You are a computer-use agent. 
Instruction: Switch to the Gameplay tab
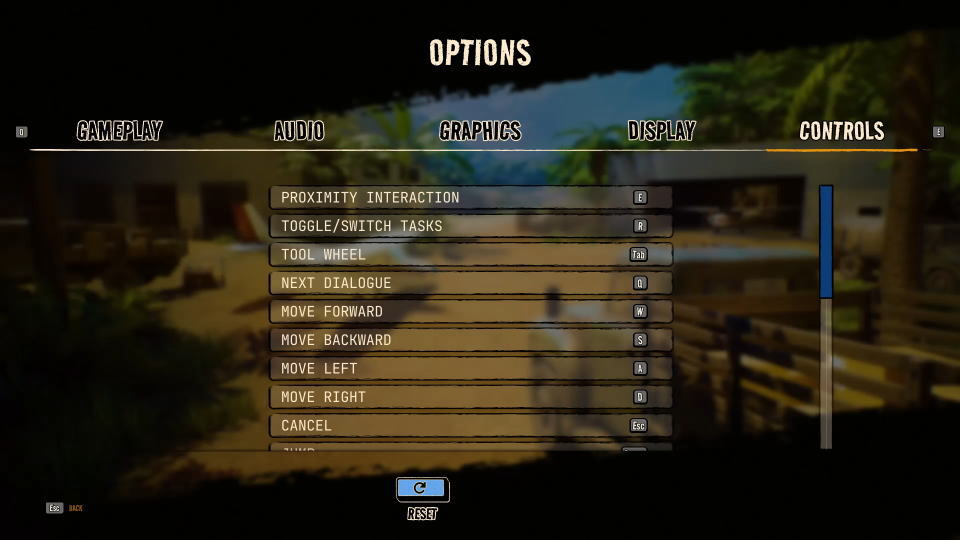(x=119, y=131)
